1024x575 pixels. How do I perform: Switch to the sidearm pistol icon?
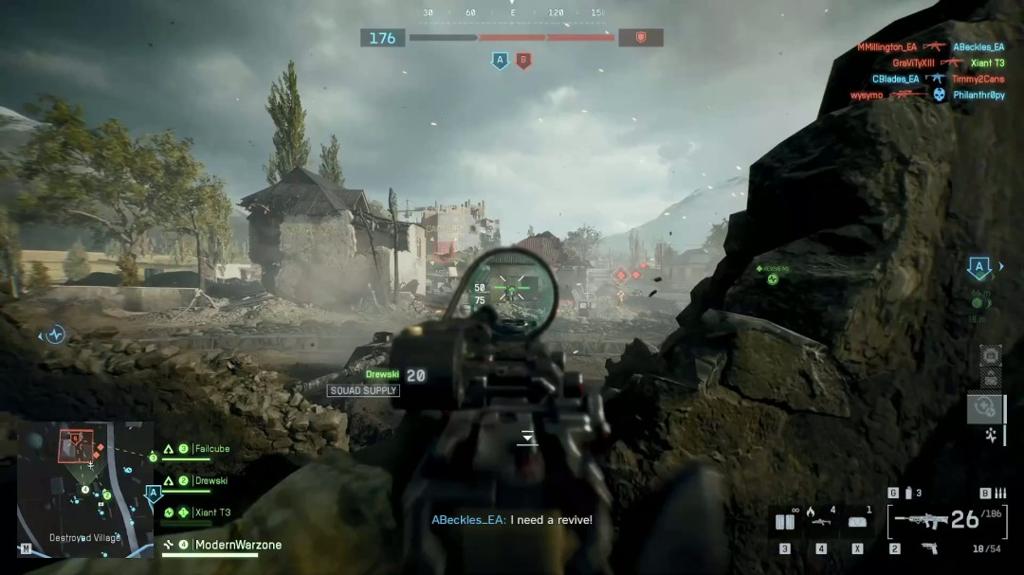[x=929, y=548]
